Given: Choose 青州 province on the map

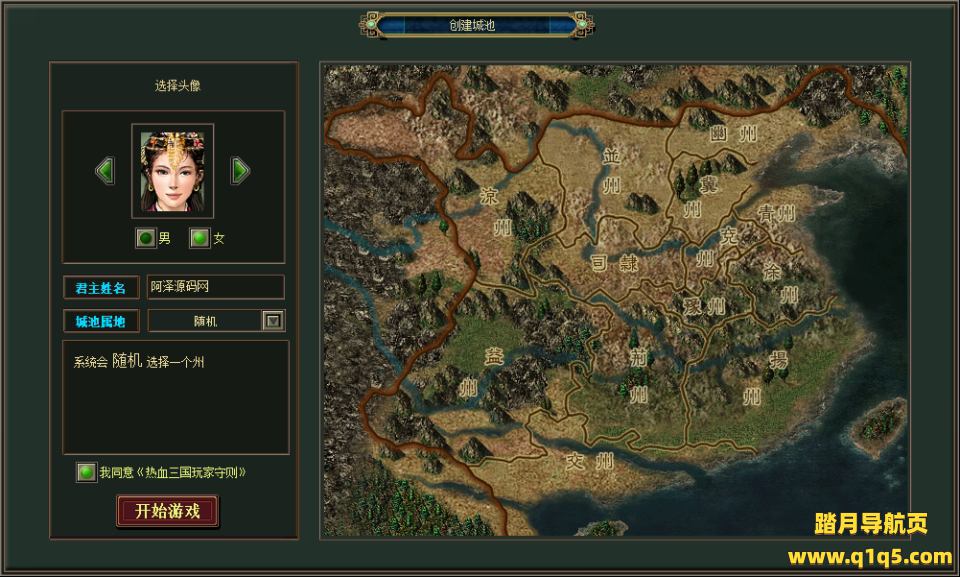Looking at the screenshot, I should click(x=775, y=213).
